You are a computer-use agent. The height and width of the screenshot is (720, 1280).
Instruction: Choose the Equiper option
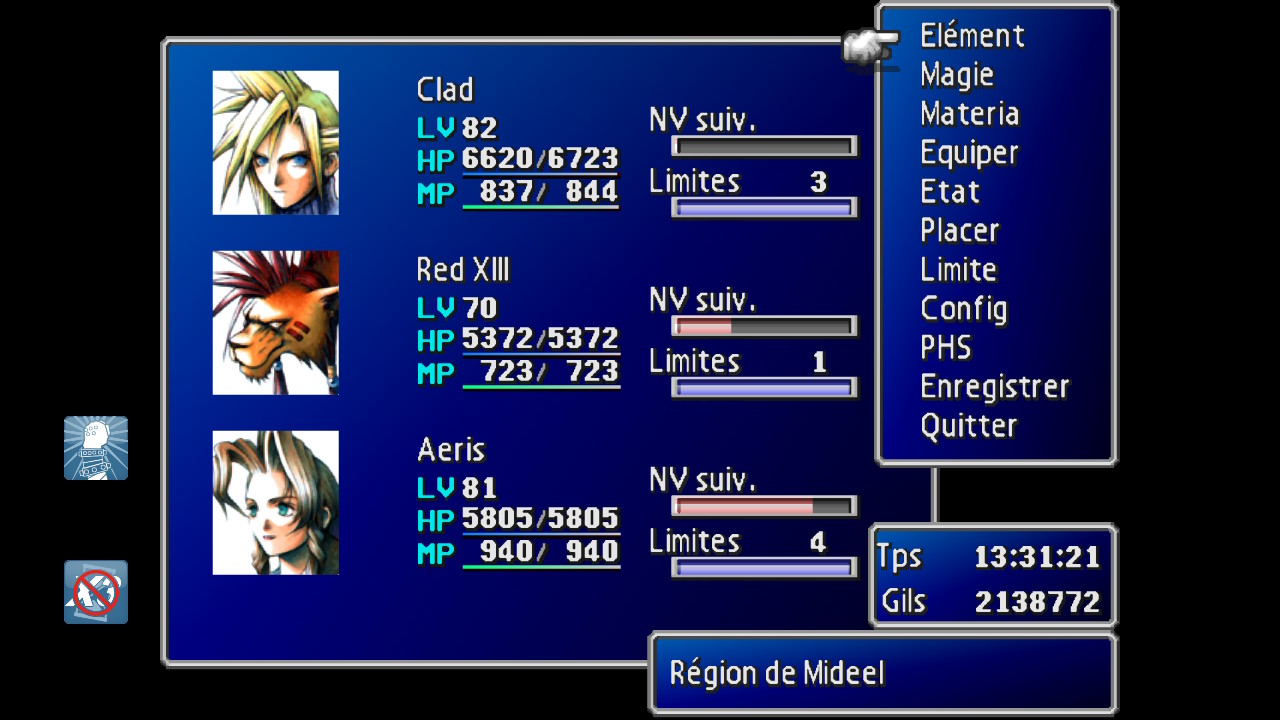click(968, 153)
